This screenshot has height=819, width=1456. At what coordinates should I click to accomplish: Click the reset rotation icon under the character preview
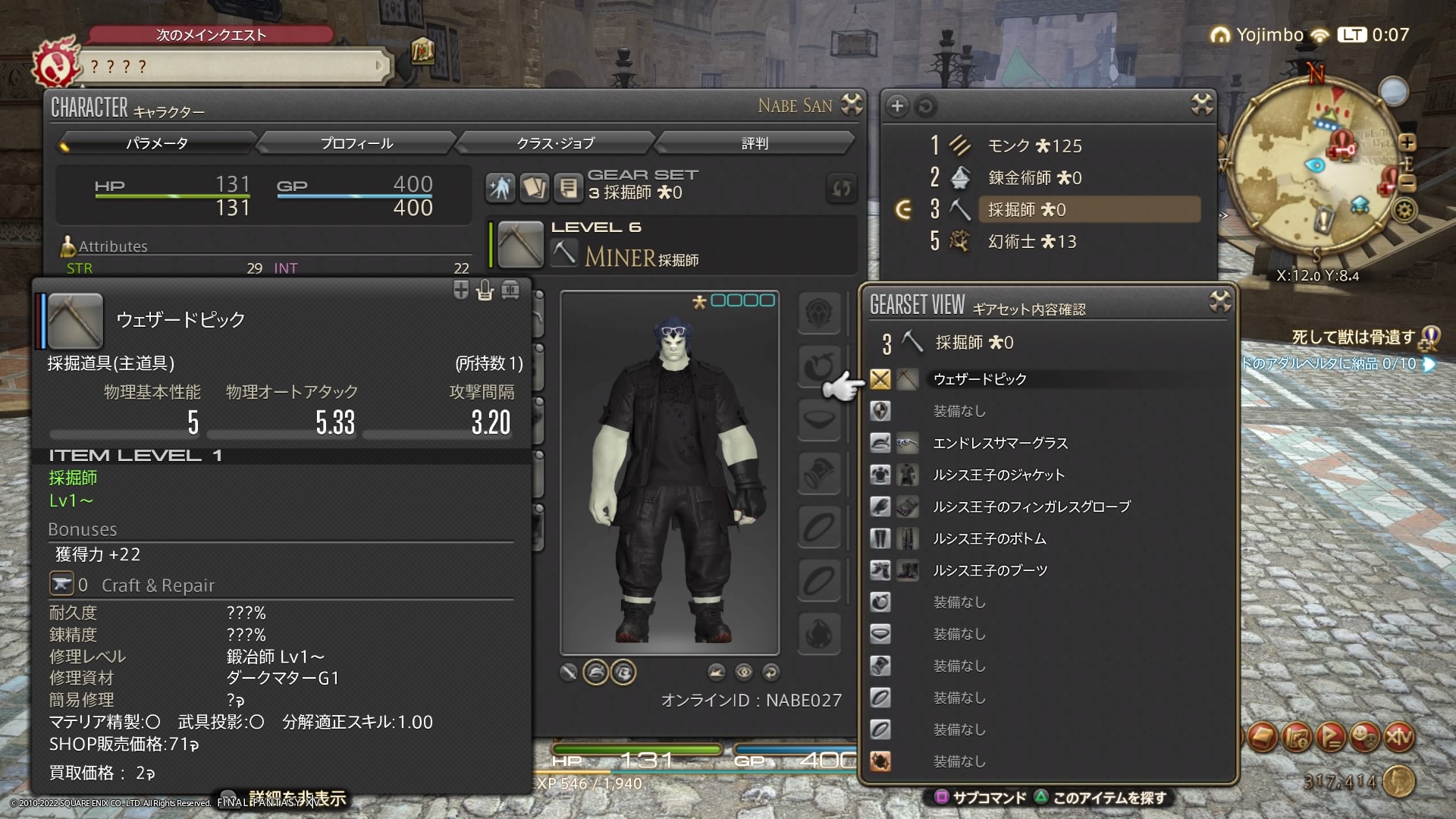point(772,673)
